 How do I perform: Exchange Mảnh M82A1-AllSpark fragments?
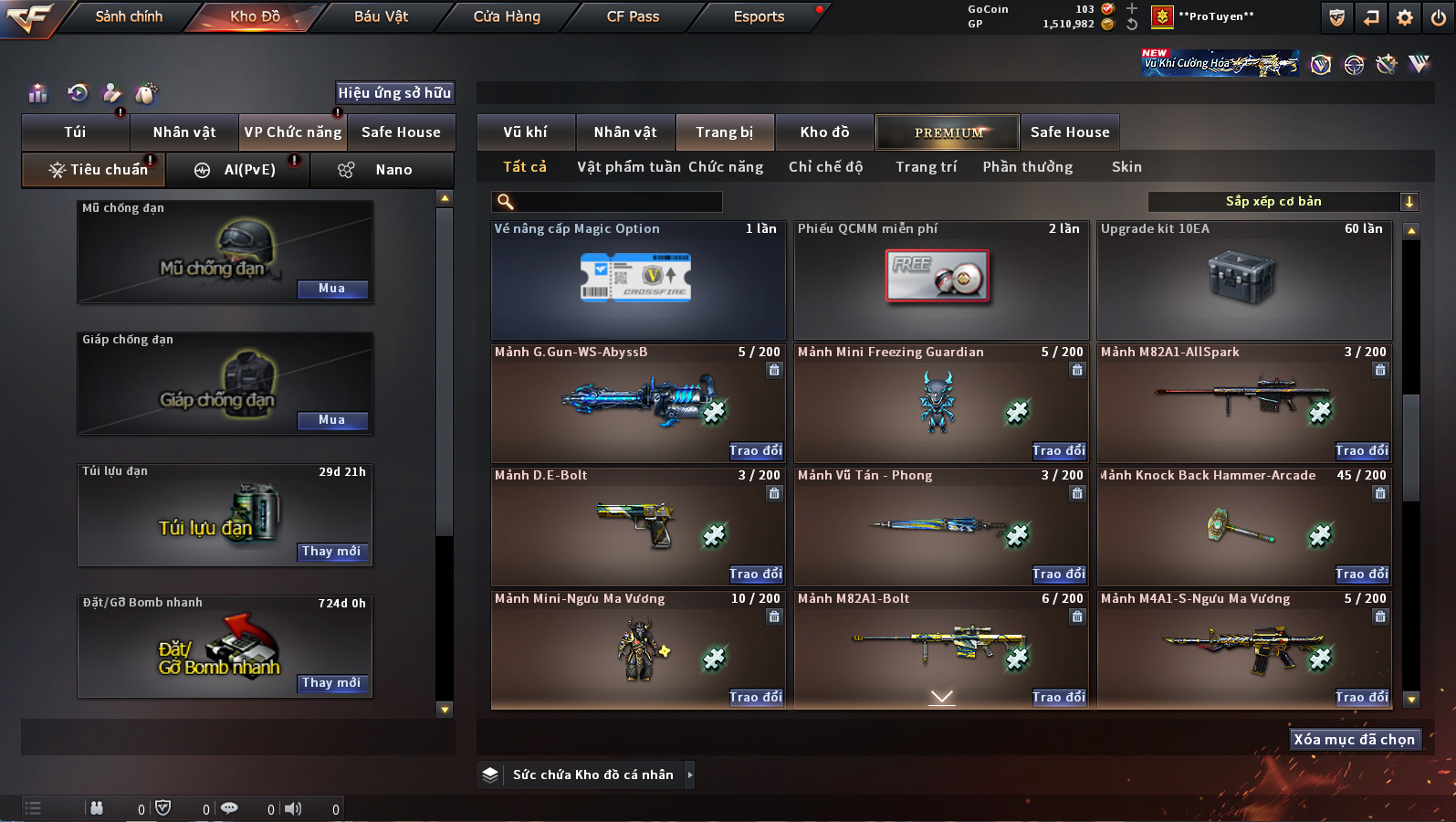pos(1362,450)
